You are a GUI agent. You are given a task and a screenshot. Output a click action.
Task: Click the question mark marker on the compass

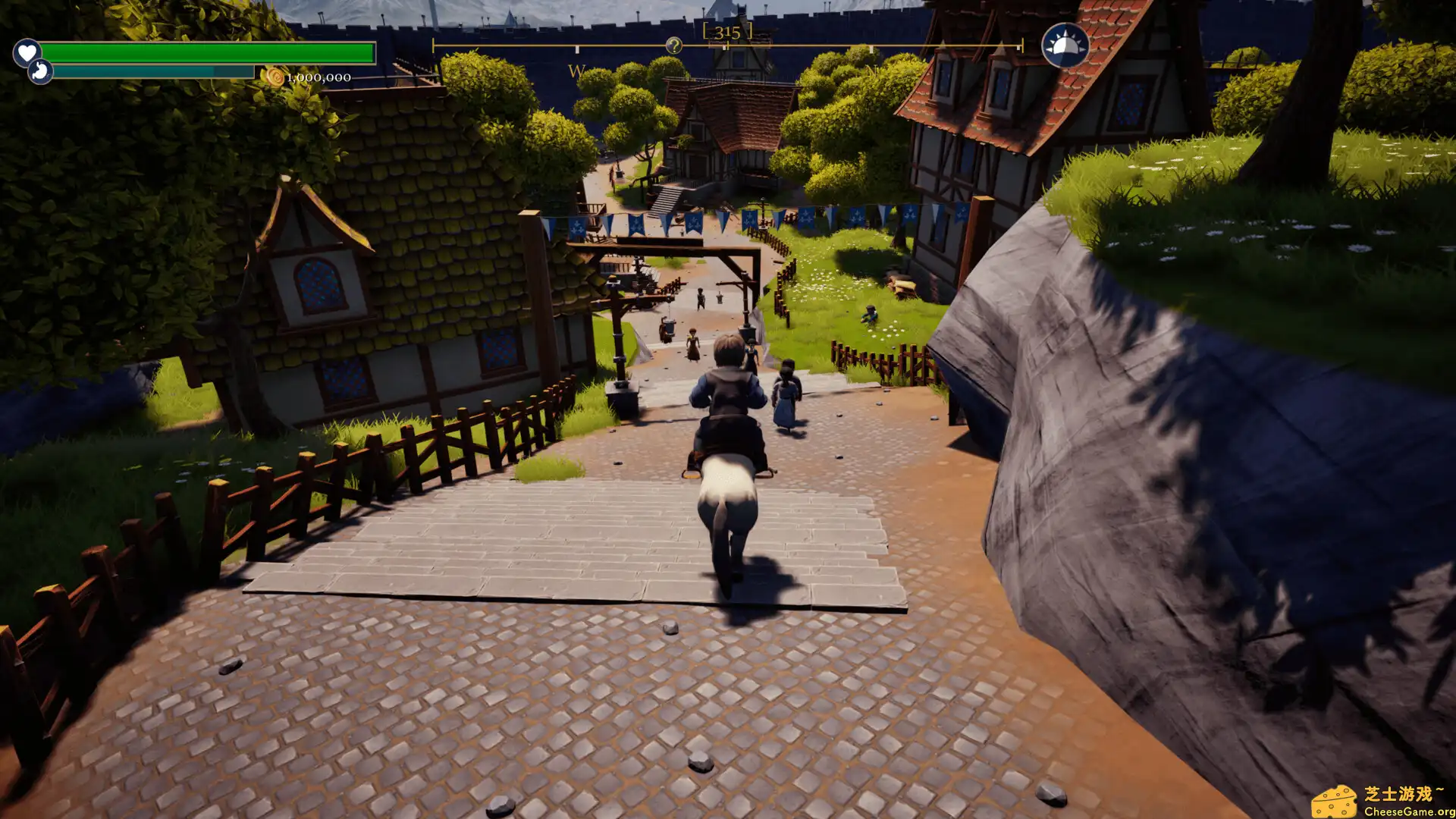click(672, 45)
